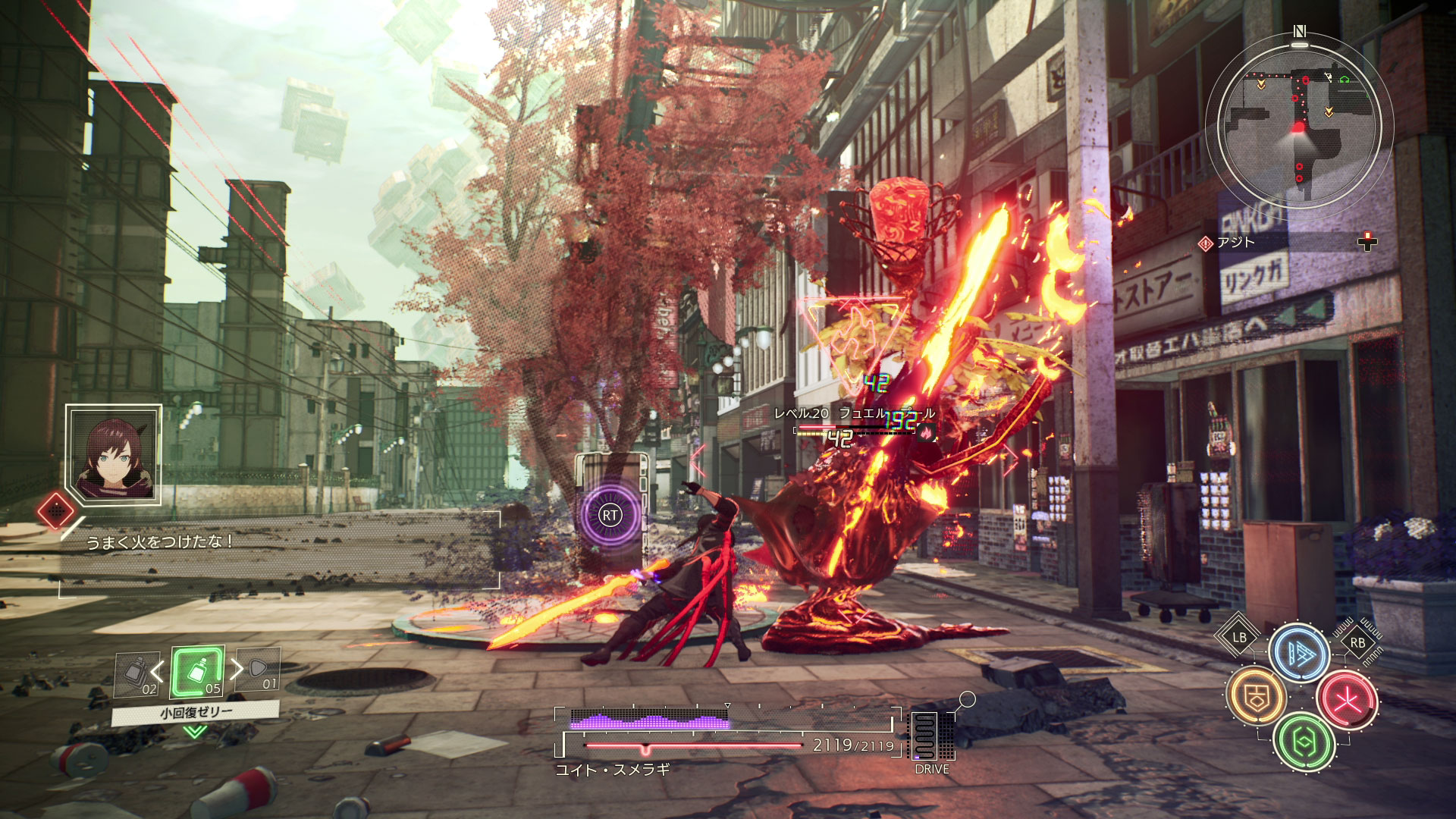Click the DRIVE gauge icon

pos(931,737)
